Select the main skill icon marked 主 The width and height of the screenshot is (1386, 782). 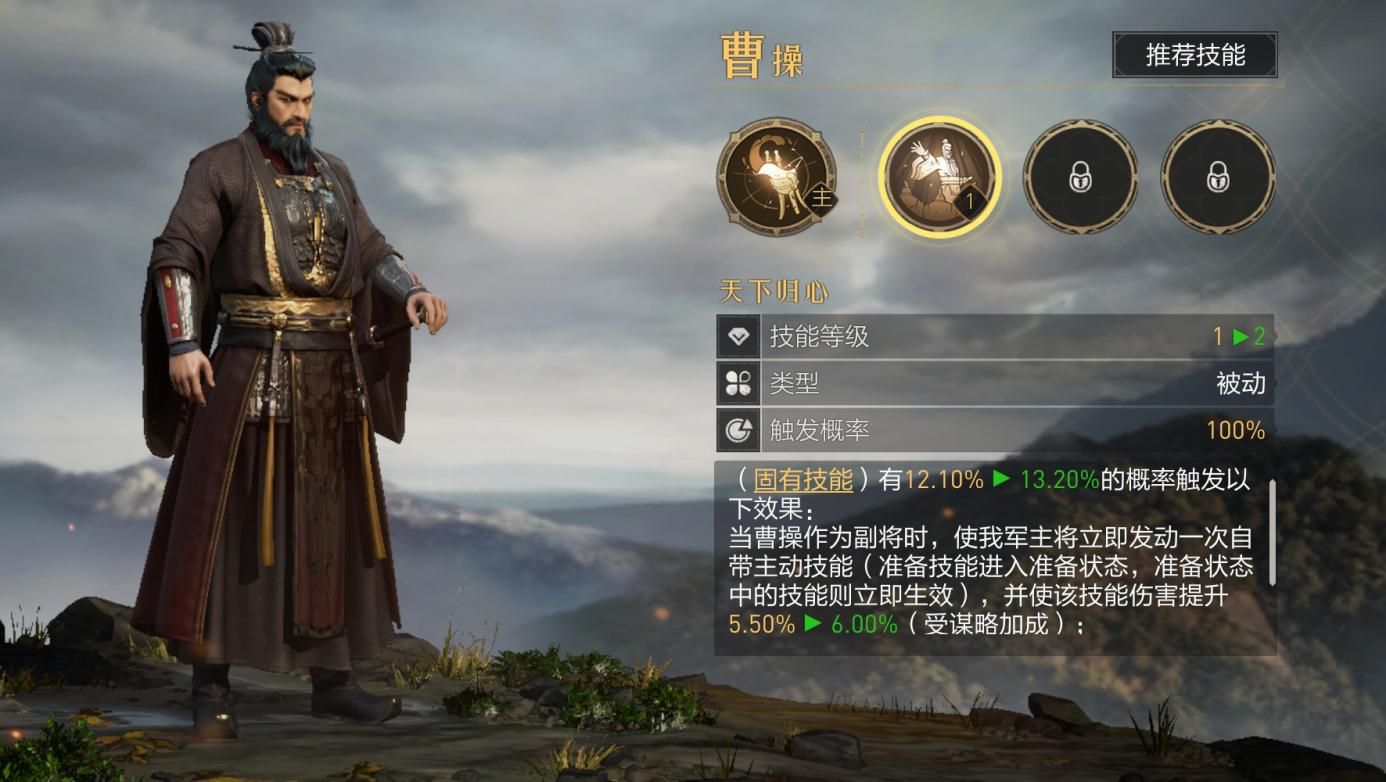click(x=776, y=177)
